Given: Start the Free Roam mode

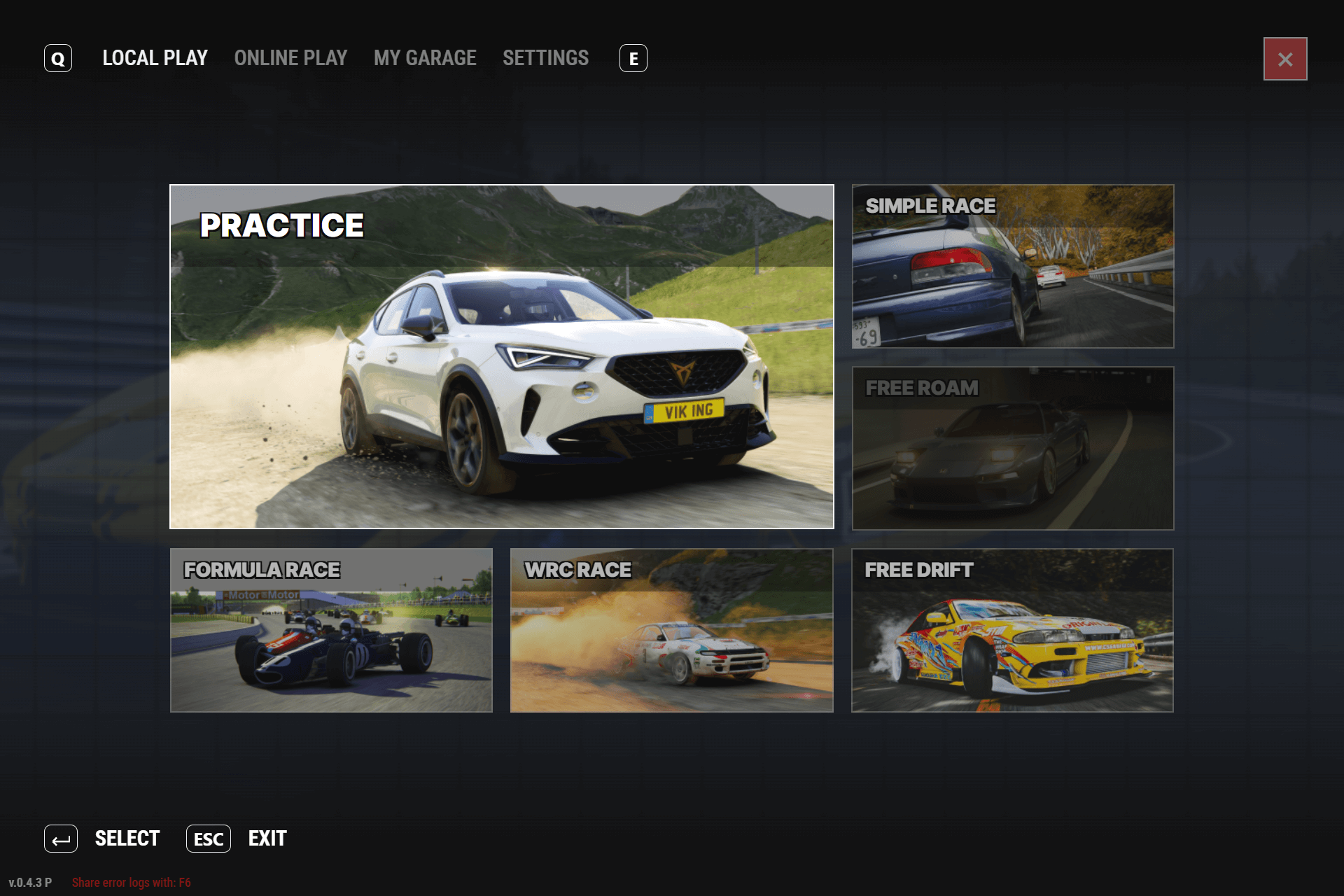Looking at the screenshot, I should 1012,448.
